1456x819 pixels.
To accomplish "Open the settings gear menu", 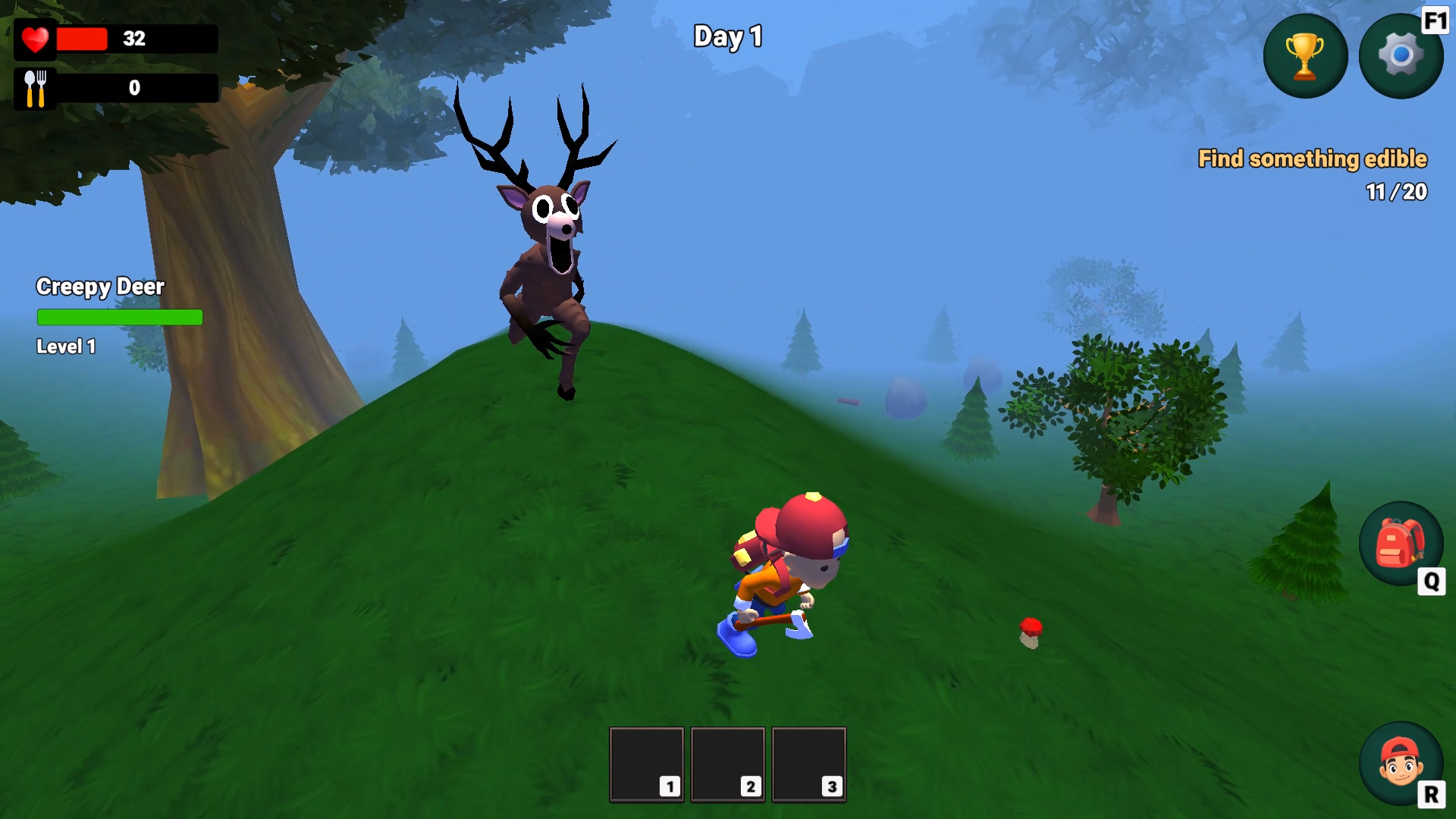I will (x=1401, y=55).
